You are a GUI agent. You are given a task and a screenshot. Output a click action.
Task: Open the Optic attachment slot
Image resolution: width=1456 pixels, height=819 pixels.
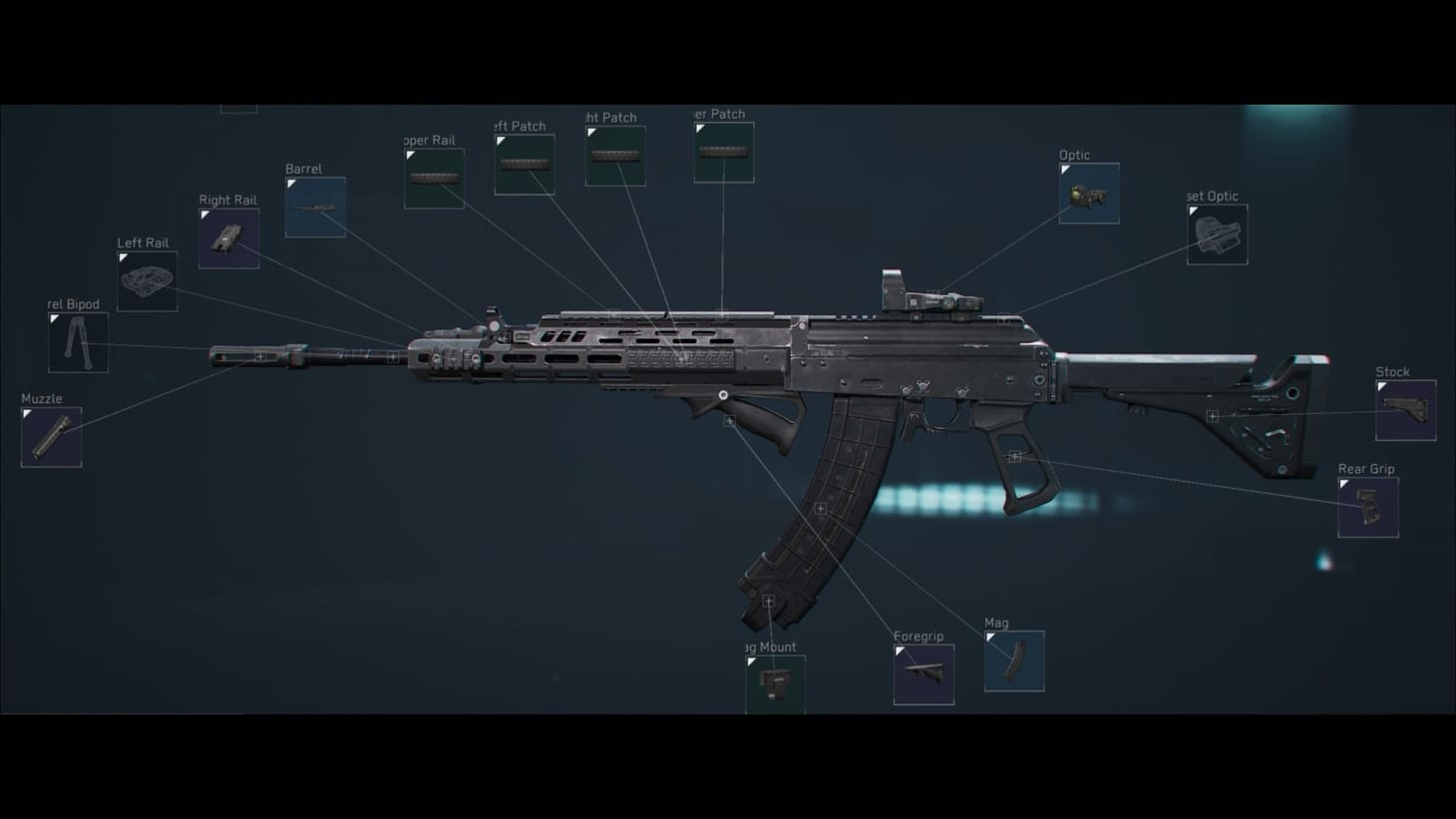coord(1088,193)
